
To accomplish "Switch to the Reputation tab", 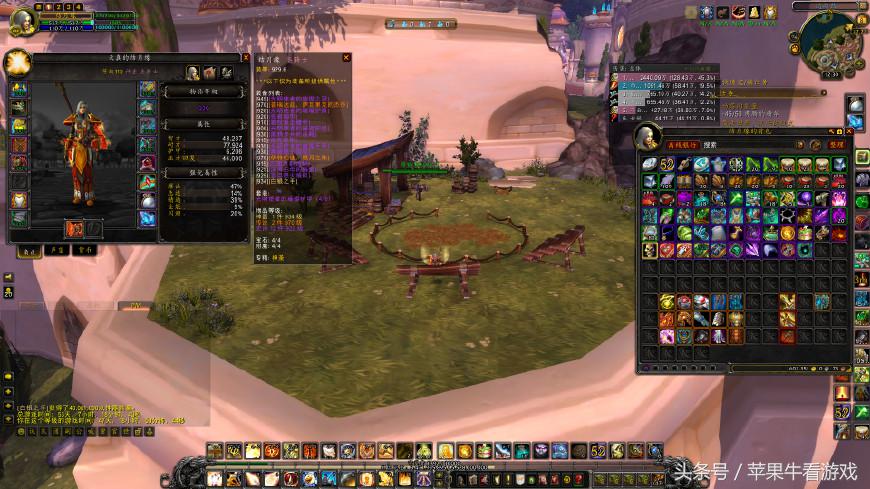I will point(59,251).
